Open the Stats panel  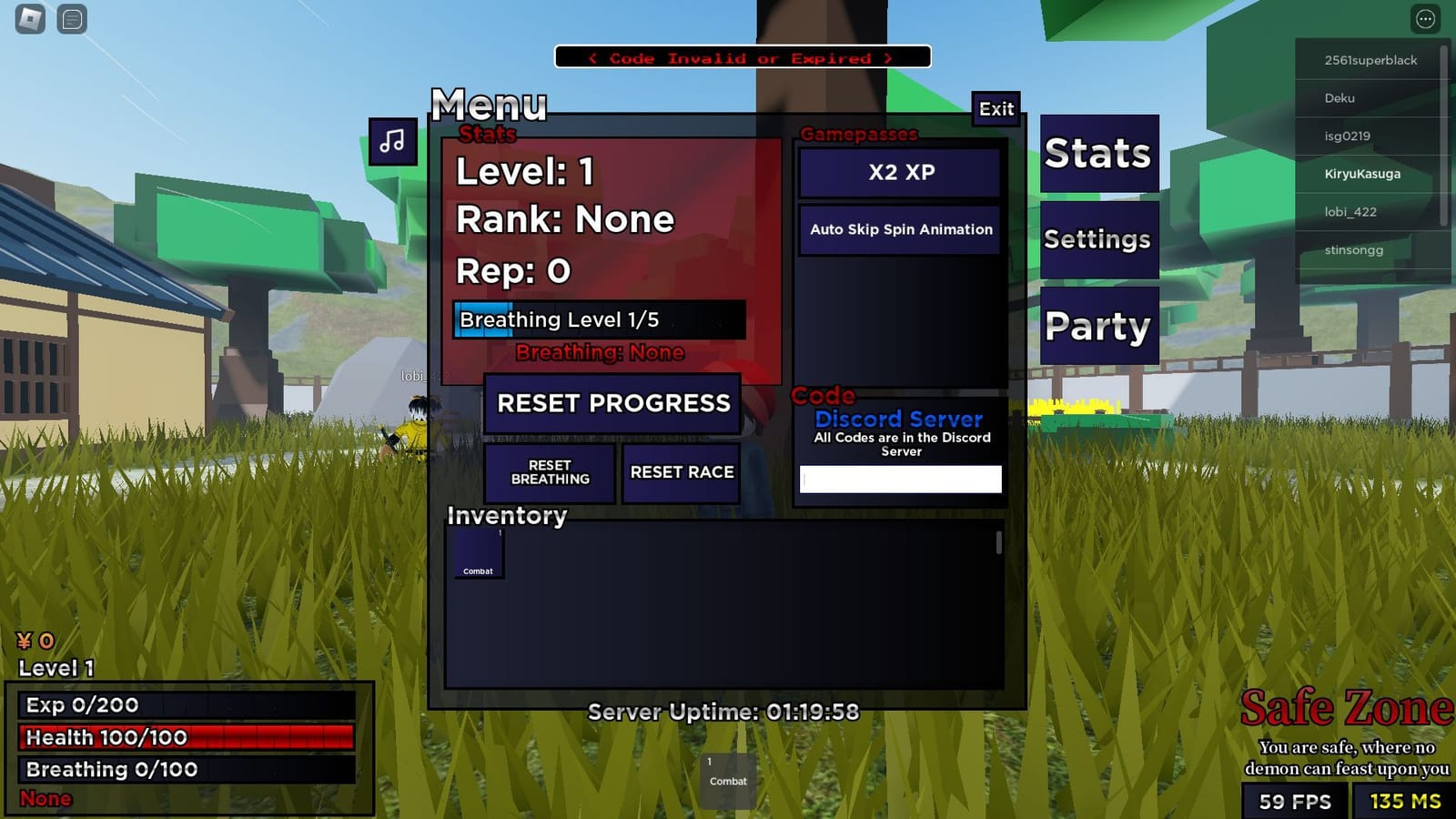coord(1097,154)
